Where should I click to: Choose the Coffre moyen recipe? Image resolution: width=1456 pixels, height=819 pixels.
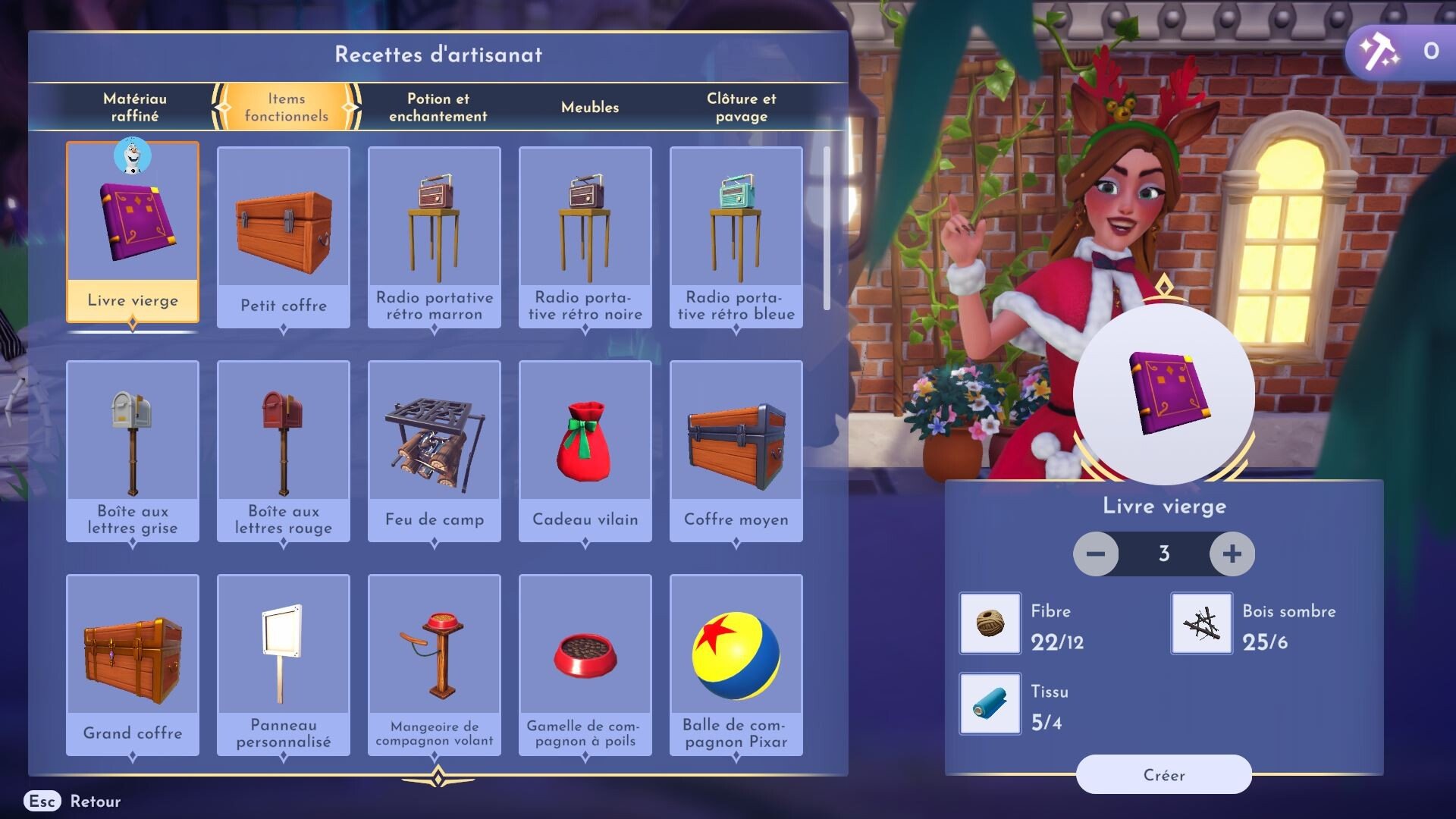(x=736, y=450)
